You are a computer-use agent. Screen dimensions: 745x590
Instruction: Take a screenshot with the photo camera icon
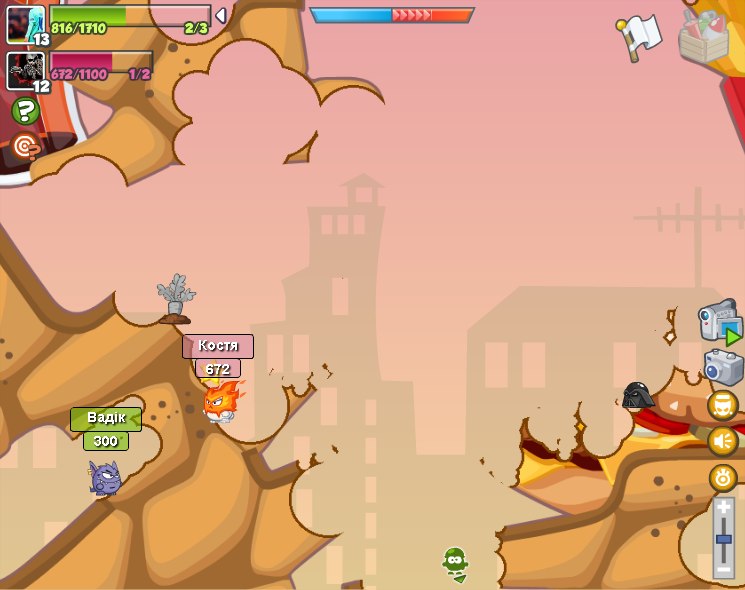722,367
